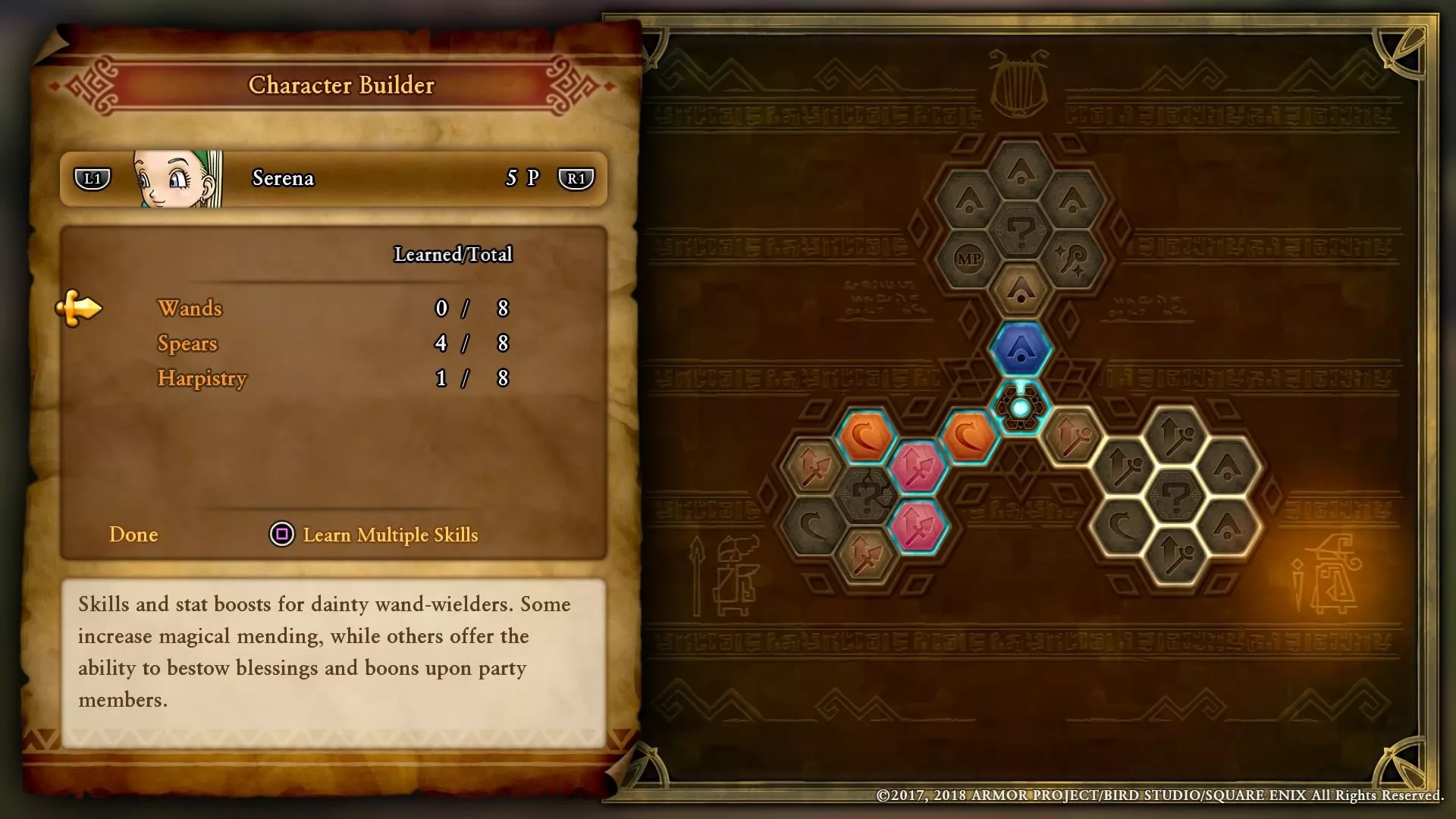Select the Wands category row
Screen dimensions: 1456x819
pyautogui.click(x=190, y=309)
